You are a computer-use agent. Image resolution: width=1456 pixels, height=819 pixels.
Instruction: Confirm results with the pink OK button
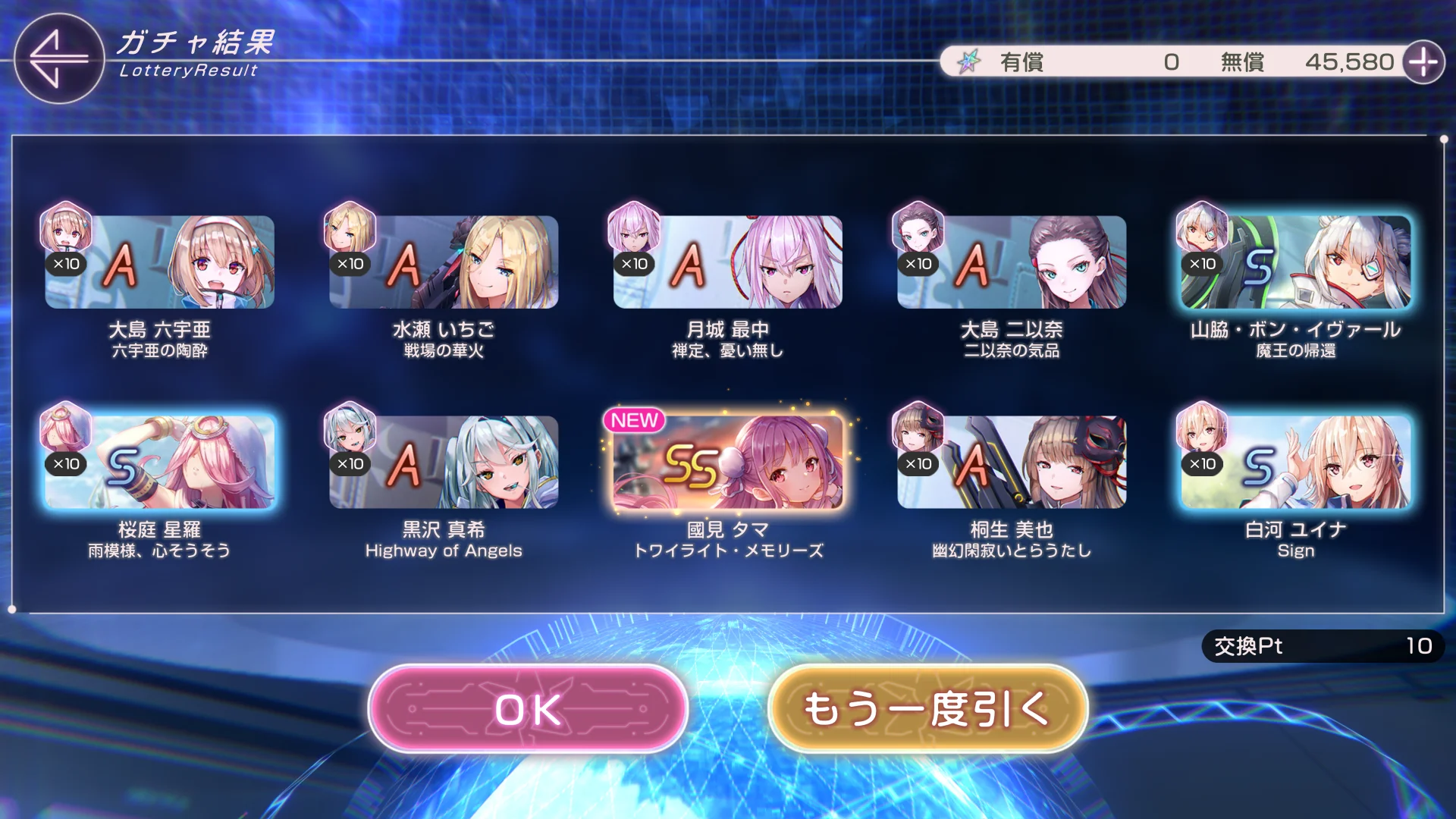click(x=528, y=709)
